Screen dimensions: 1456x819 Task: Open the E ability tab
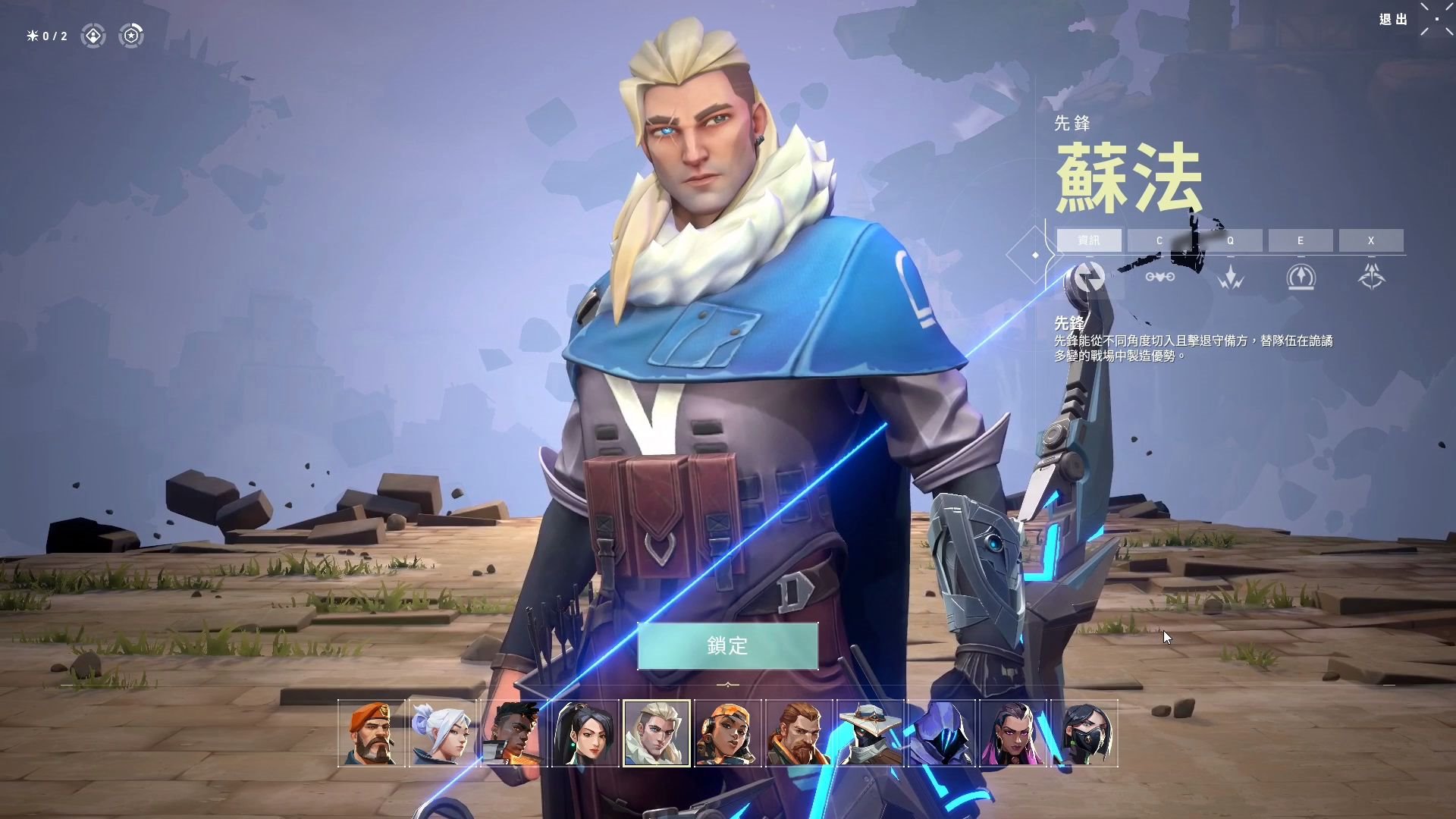coord(1301,240)
